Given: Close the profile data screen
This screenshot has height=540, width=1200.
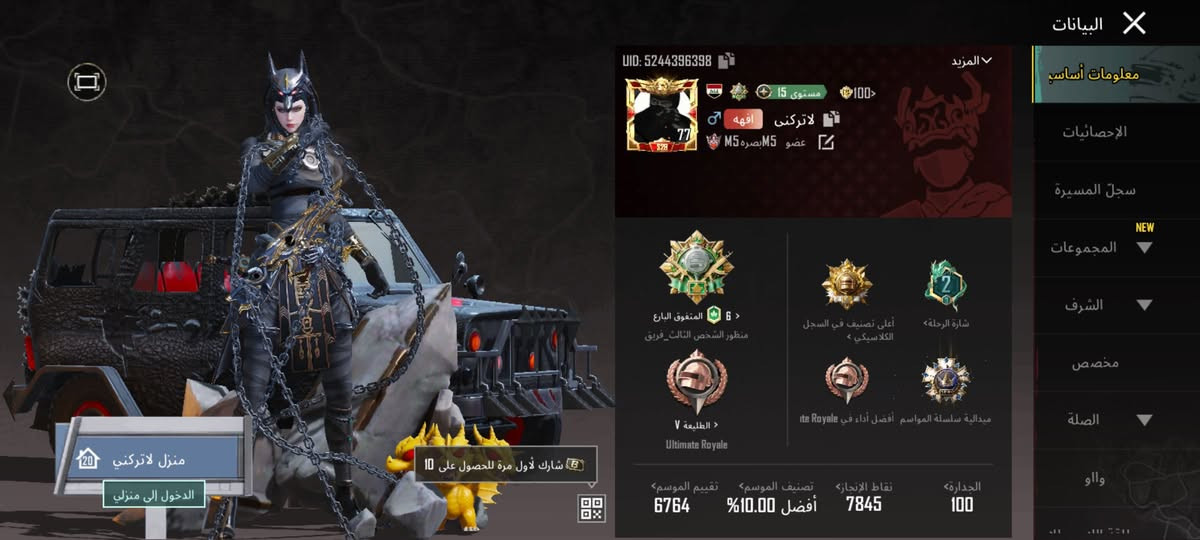Looking at the screenshot, I should coord(1133,23).
